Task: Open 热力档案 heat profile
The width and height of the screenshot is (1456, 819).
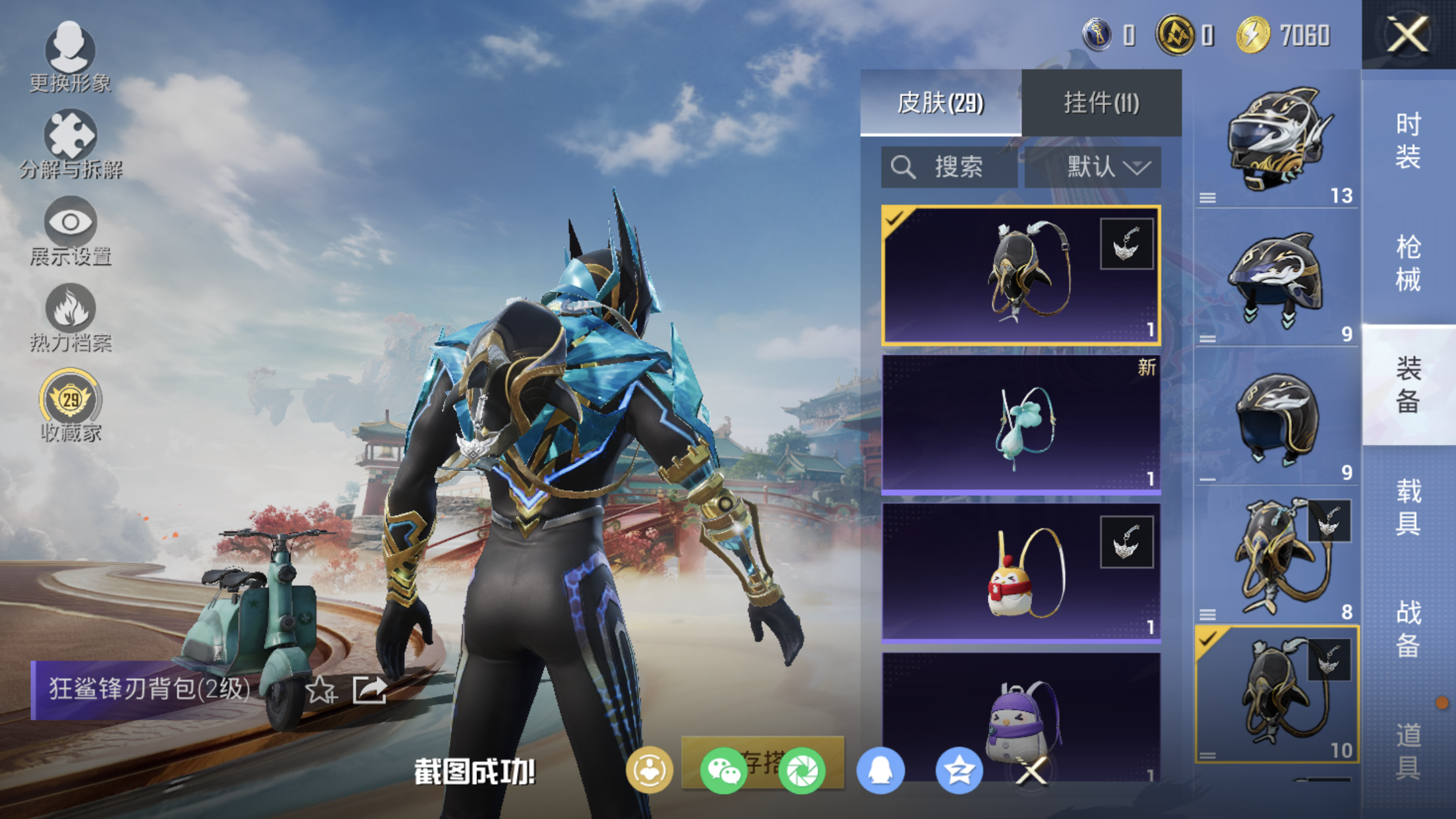Action: pyautogui.click(x=71, y=317)
